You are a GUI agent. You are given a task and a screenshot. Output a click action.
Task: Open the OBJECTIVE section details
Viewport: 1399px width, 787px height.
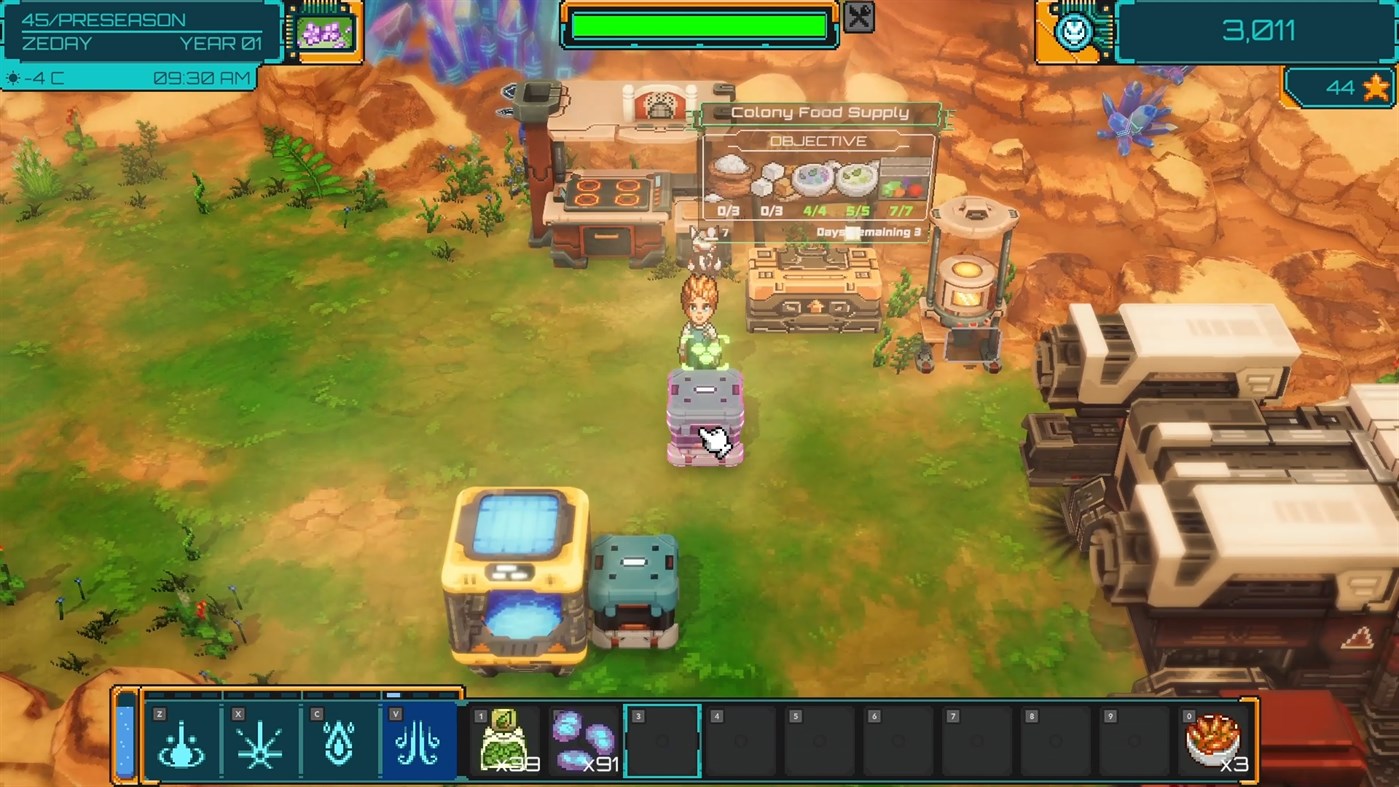[819, 140]
